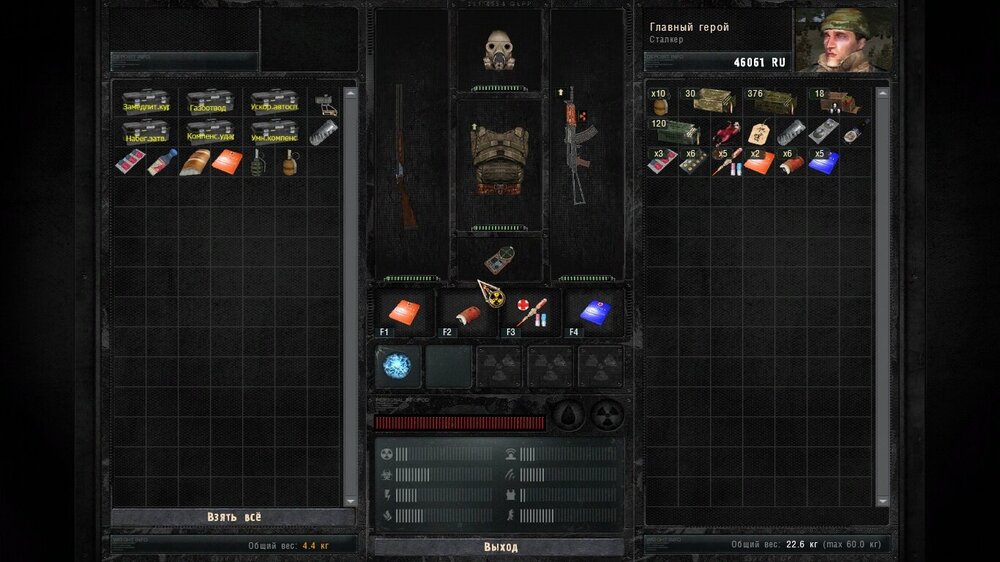Select the "Умн.компенс." toolbox item
This screenshot has width=1000, height=562.
[273, 132]
